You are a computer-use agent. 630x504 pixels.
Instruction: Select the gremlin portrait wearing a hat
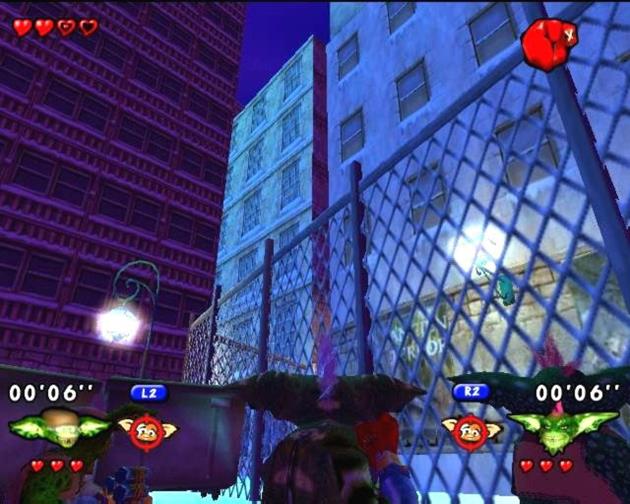pyautogui.click(x=58, y=428)
